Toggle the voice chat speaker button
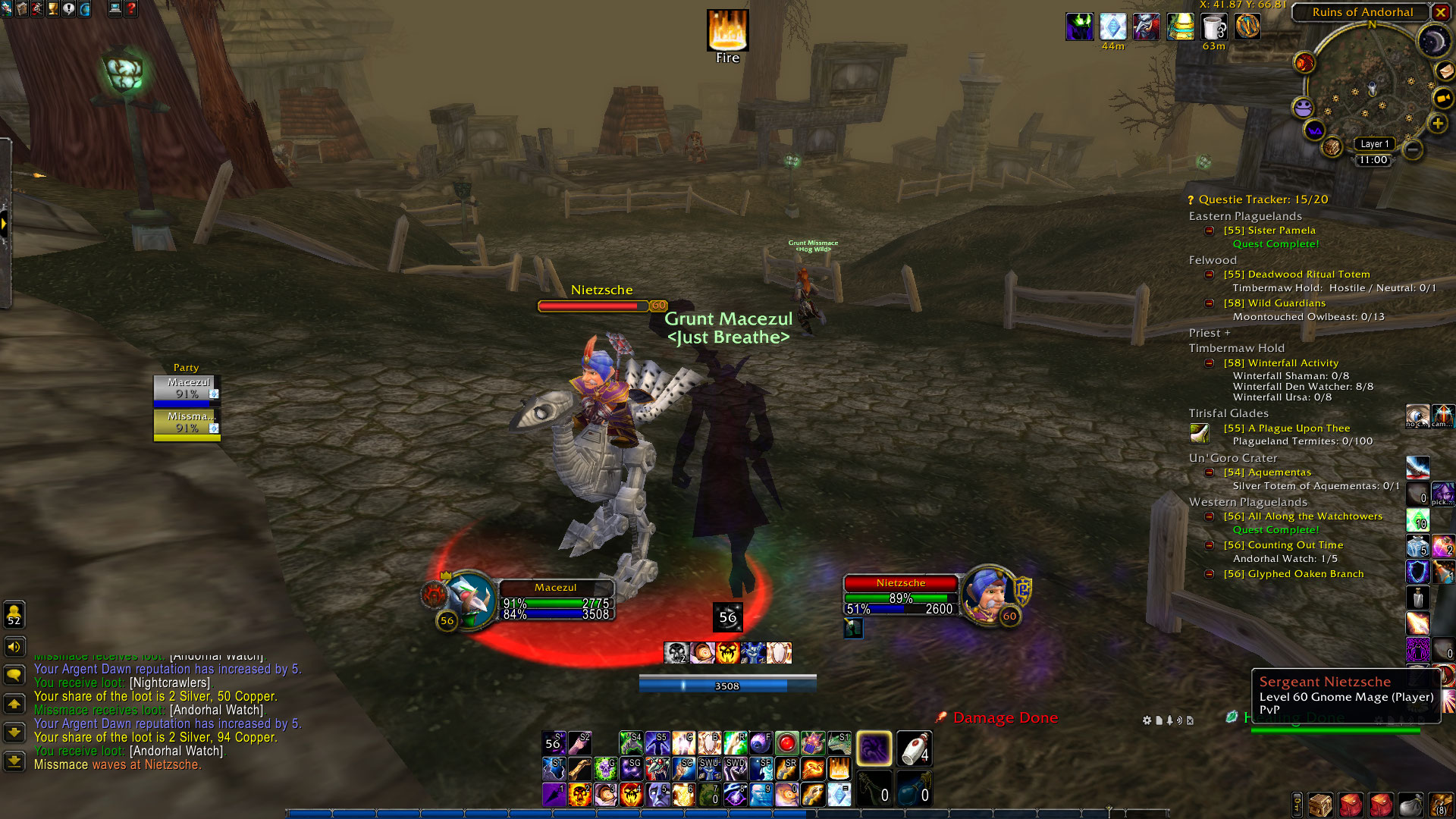 tap(14, 647)
